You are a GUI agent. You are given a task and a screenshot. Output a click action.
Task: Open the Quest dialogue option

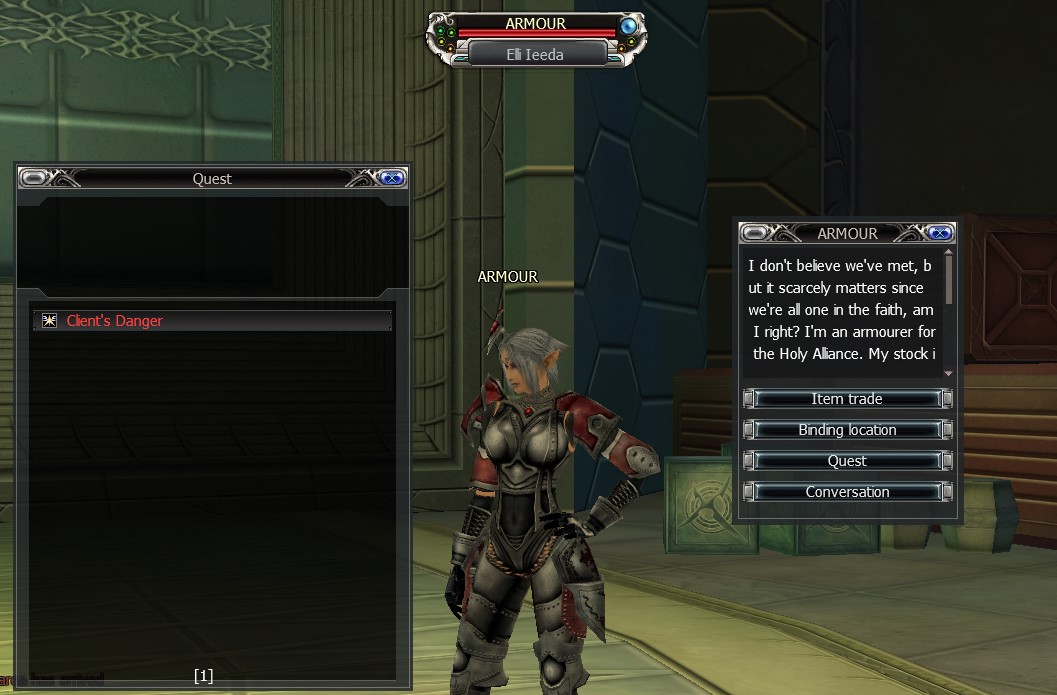[x=847, y=461]
